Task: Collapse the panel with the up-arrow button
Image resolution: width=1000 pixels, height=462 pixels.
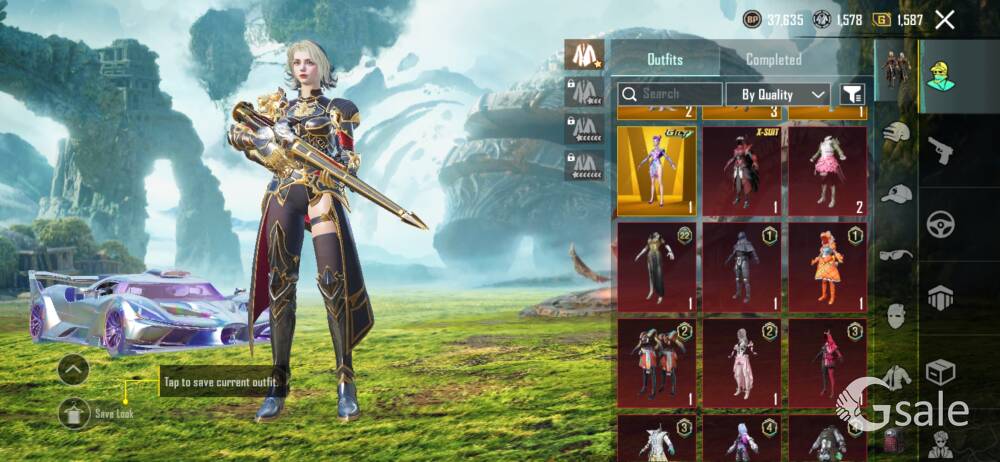Action: pos(74,370)
